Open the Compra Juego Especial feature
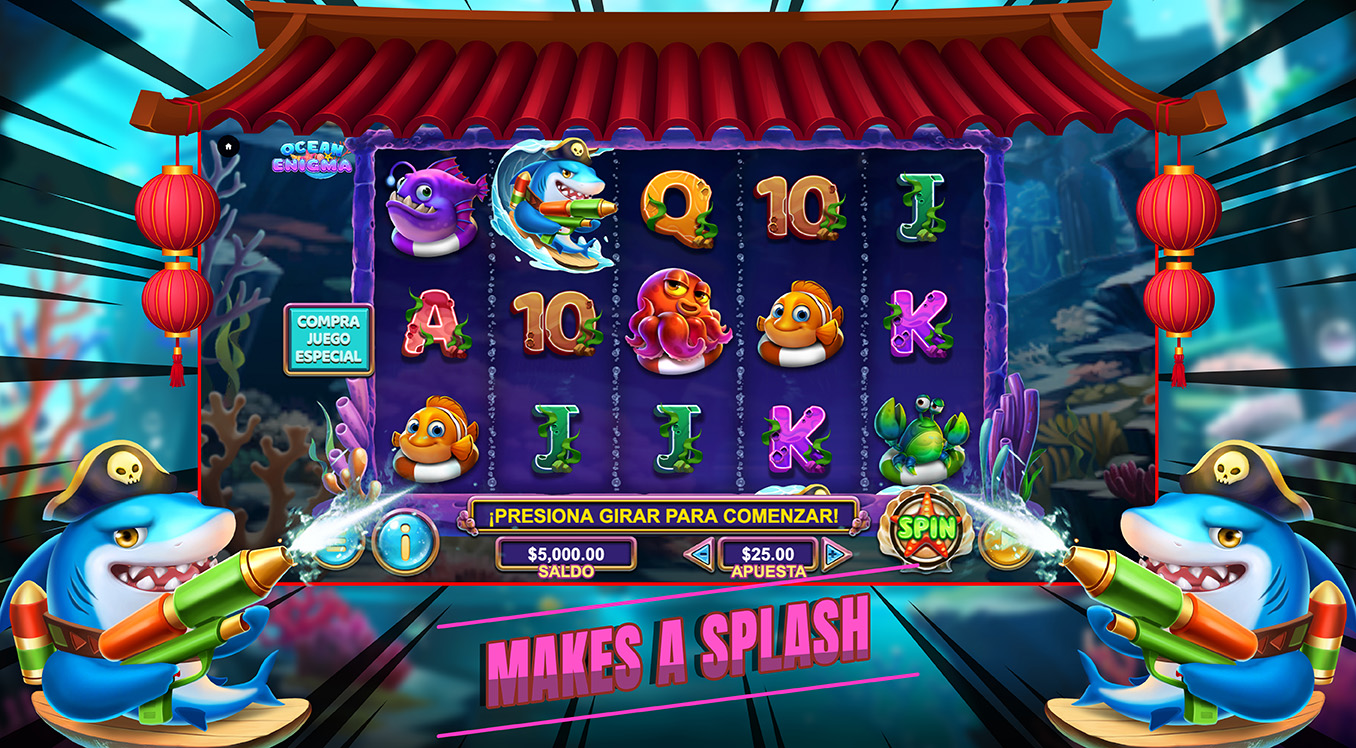Viewport: 1356px width, 748px height. [328, 340]
